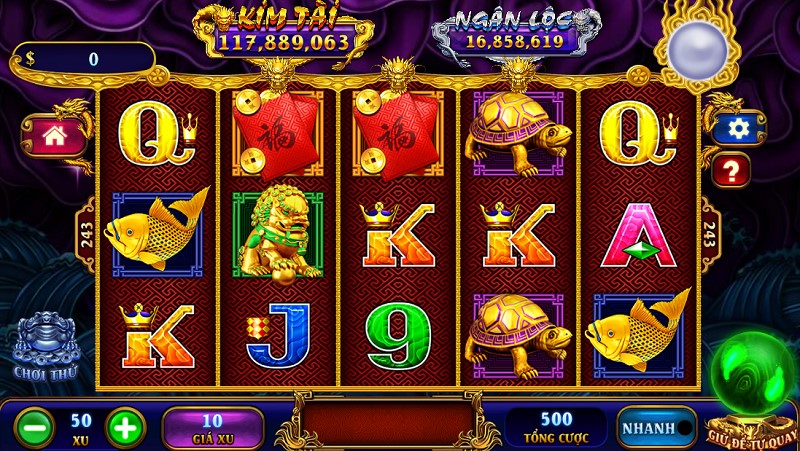
Task: Toggle the Nhanh fast spin switch
Action: click(656, 428)
